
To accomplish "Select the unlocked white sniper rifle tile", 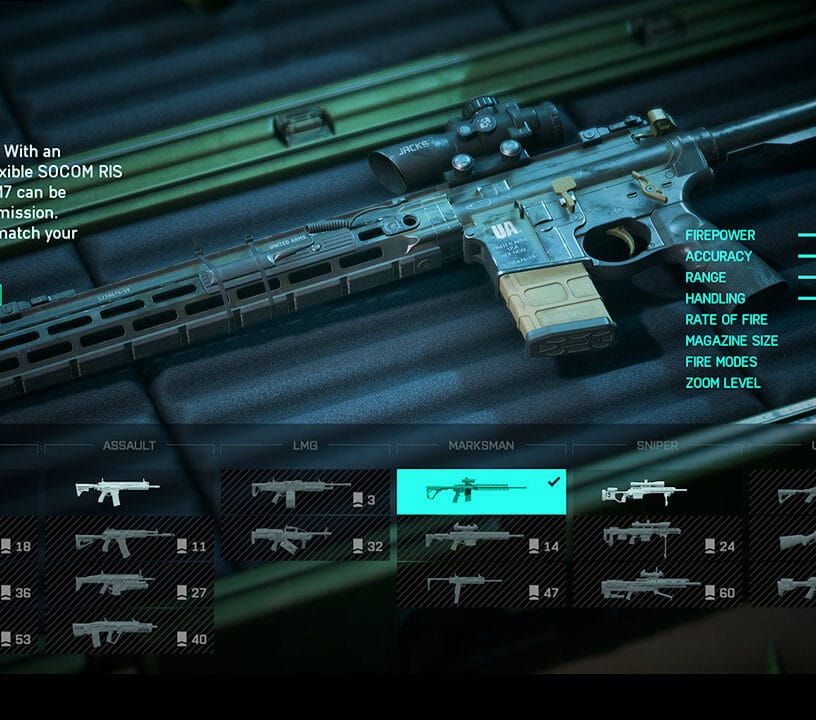I will 657,492.
